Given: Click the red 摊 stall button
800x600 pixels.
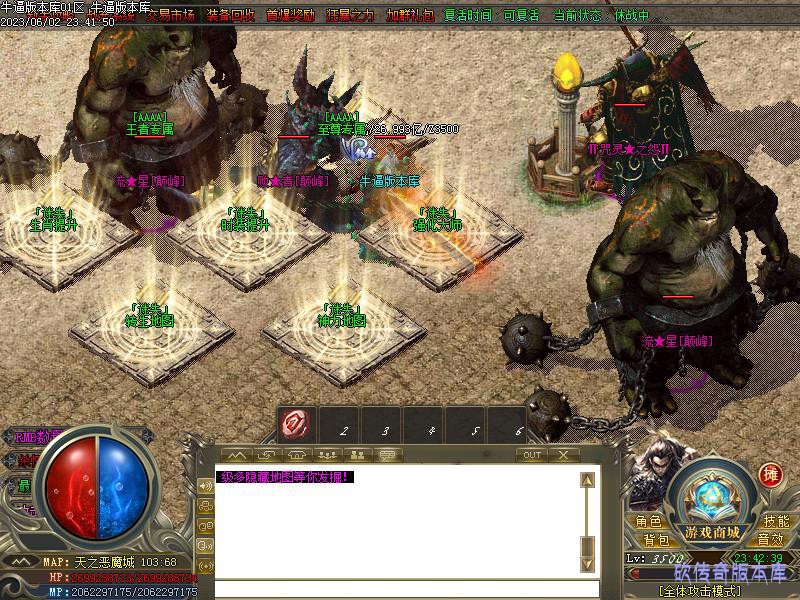Looking at the screenshot, I should coord(770,475).
